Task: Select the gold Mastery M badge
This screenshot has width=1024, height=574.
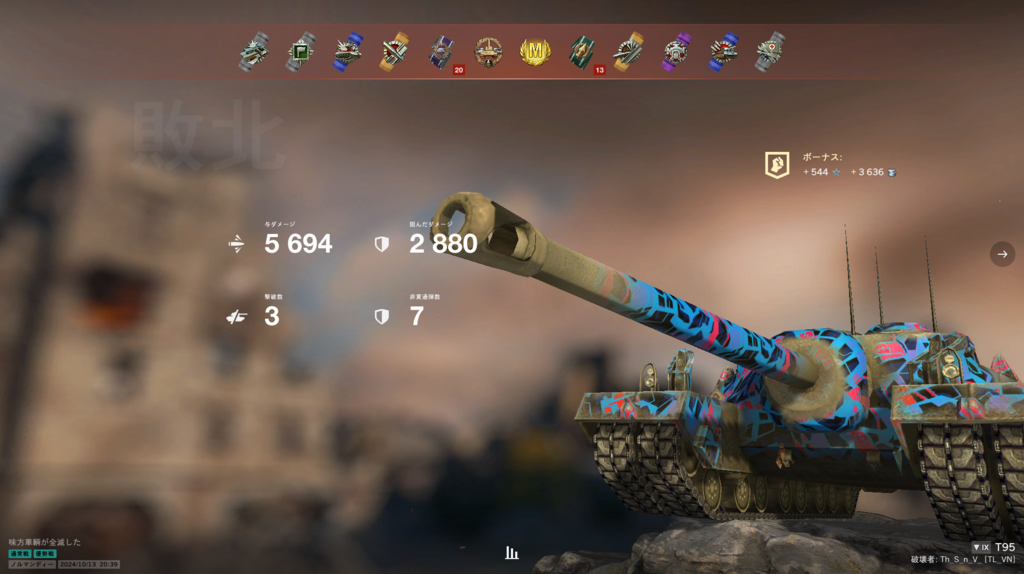Action: point(535,51)
